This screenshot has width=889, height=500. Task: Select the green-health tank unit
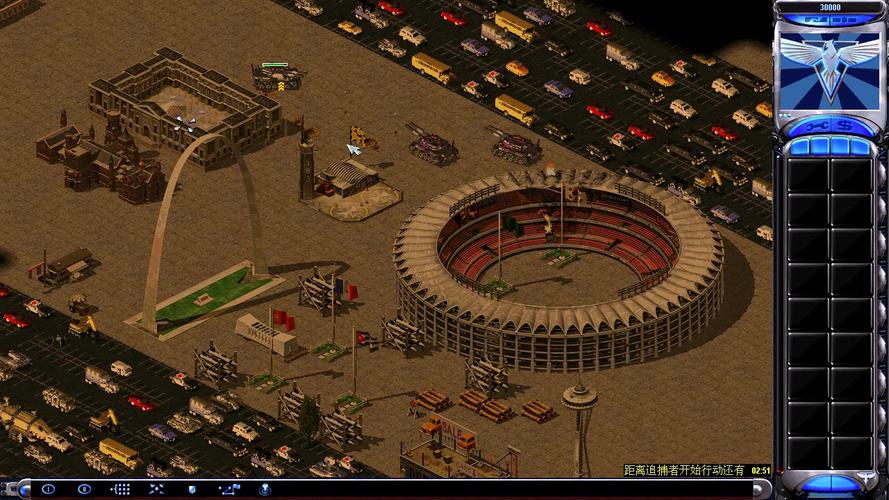tap(276, 79)
